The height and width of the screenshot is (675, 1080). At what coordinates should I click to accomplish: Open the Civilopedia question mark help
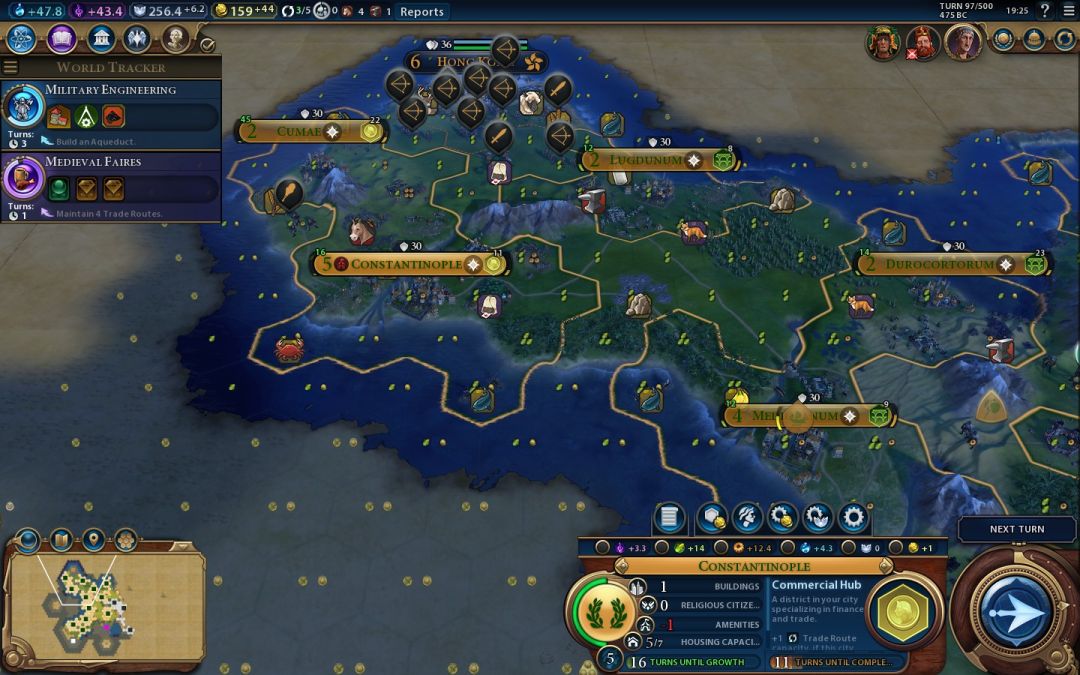(x=1045, y=11)
